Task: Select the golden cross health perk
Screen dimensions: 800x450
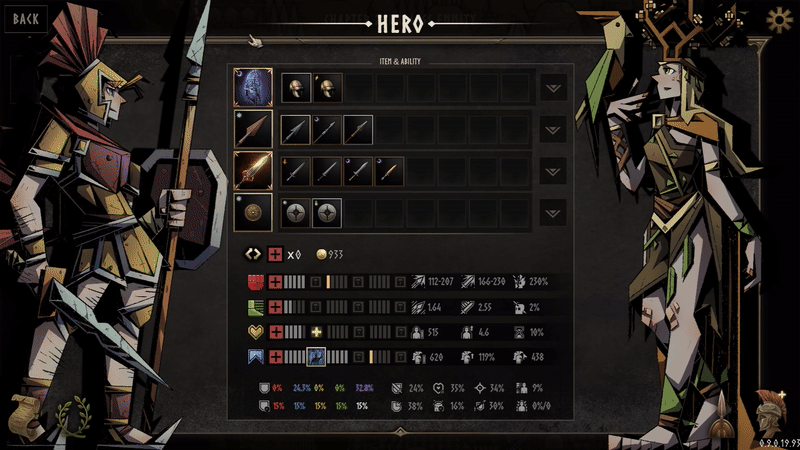Action: [x=317, y=331]
